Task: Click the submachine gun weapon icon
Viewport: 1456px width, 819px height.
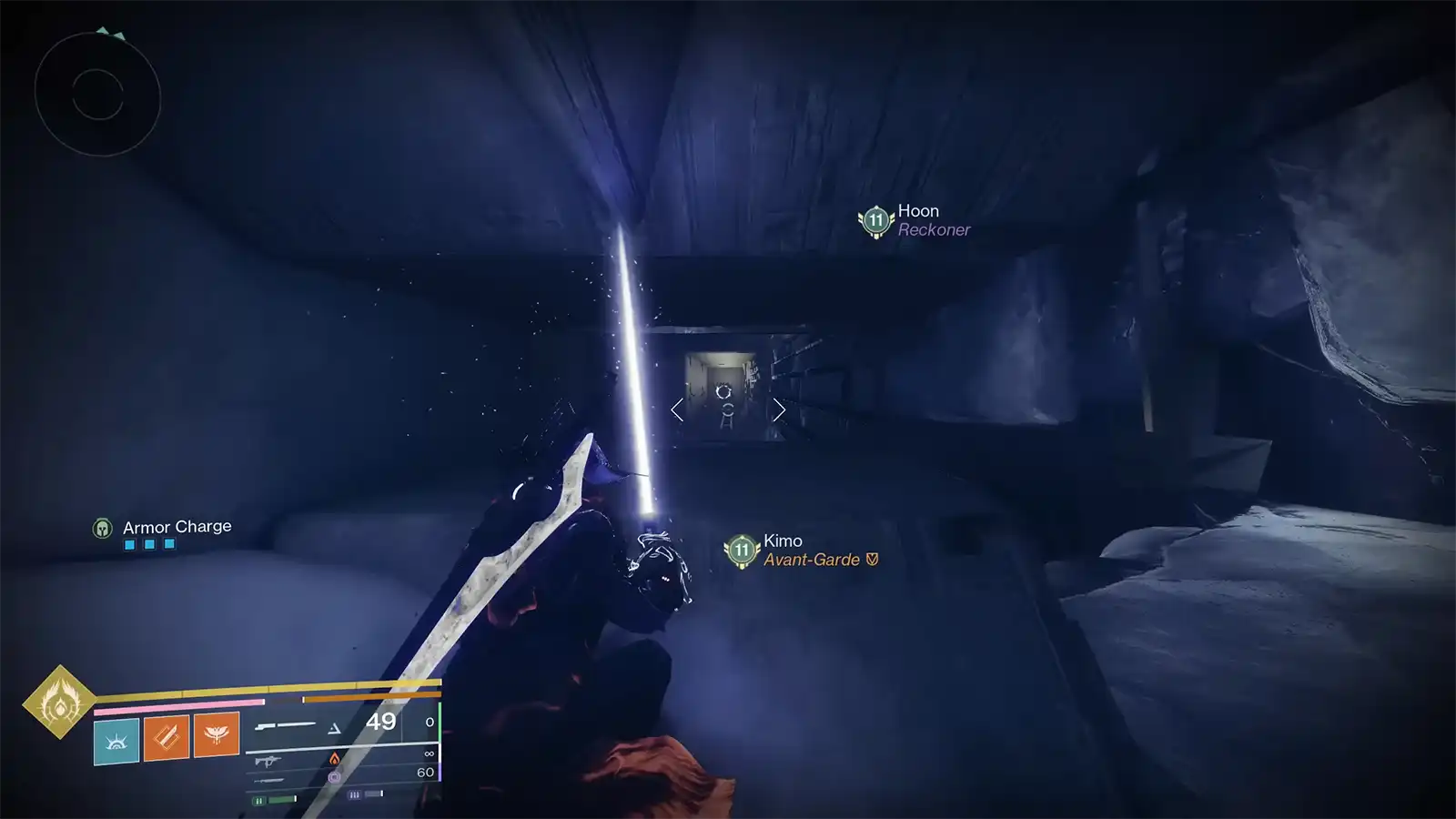Action: (268, 762)
